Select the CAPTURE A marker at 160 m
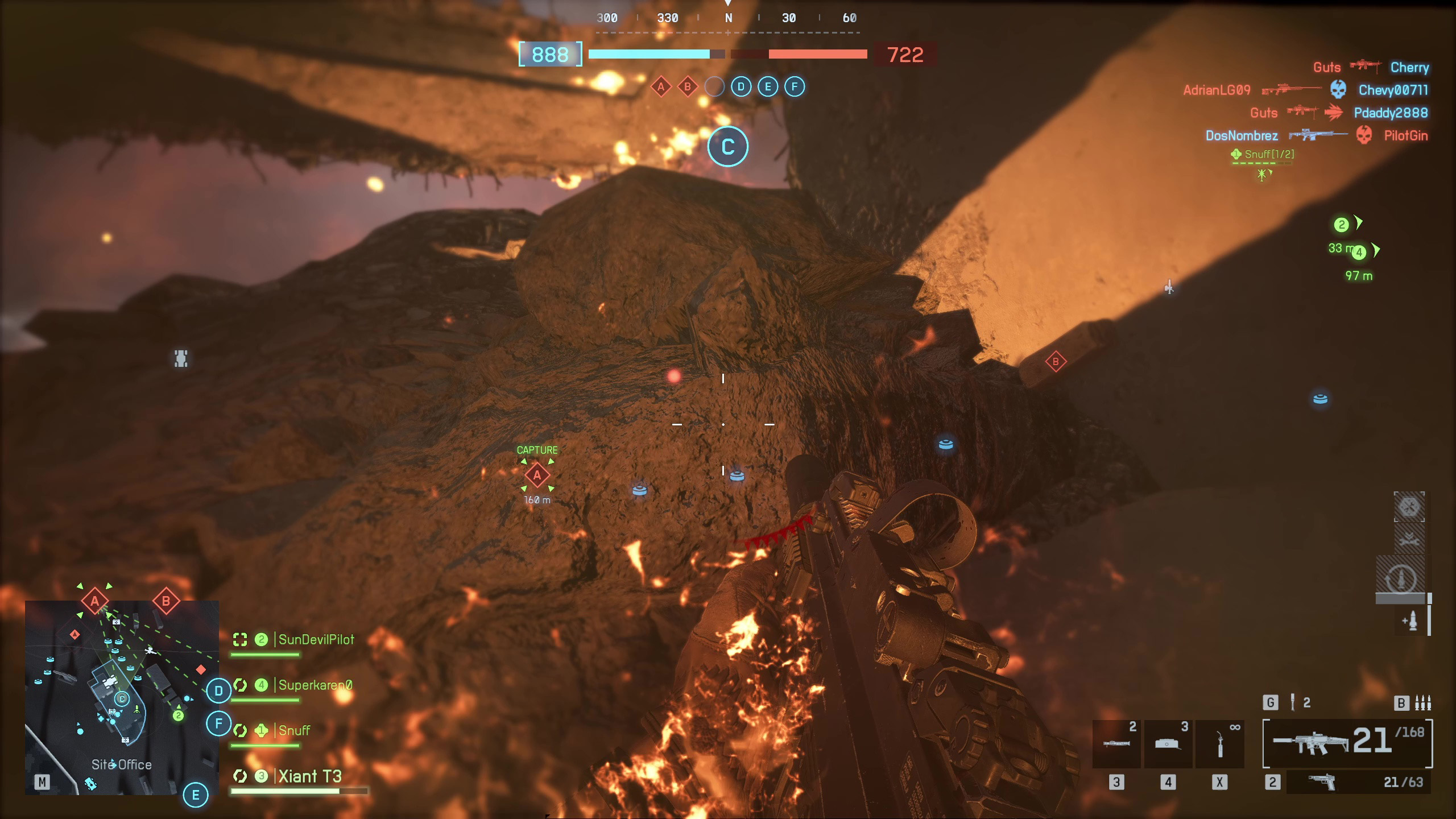This screenshot has height=819, width=1456. coord(537,475)
